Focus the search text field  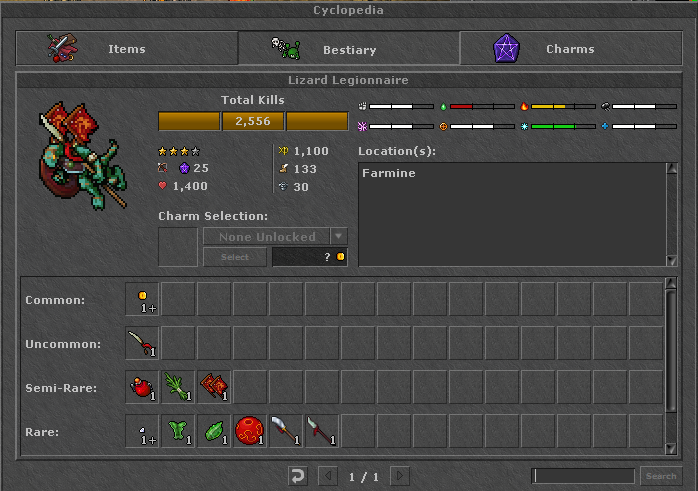tap(583, 476)
